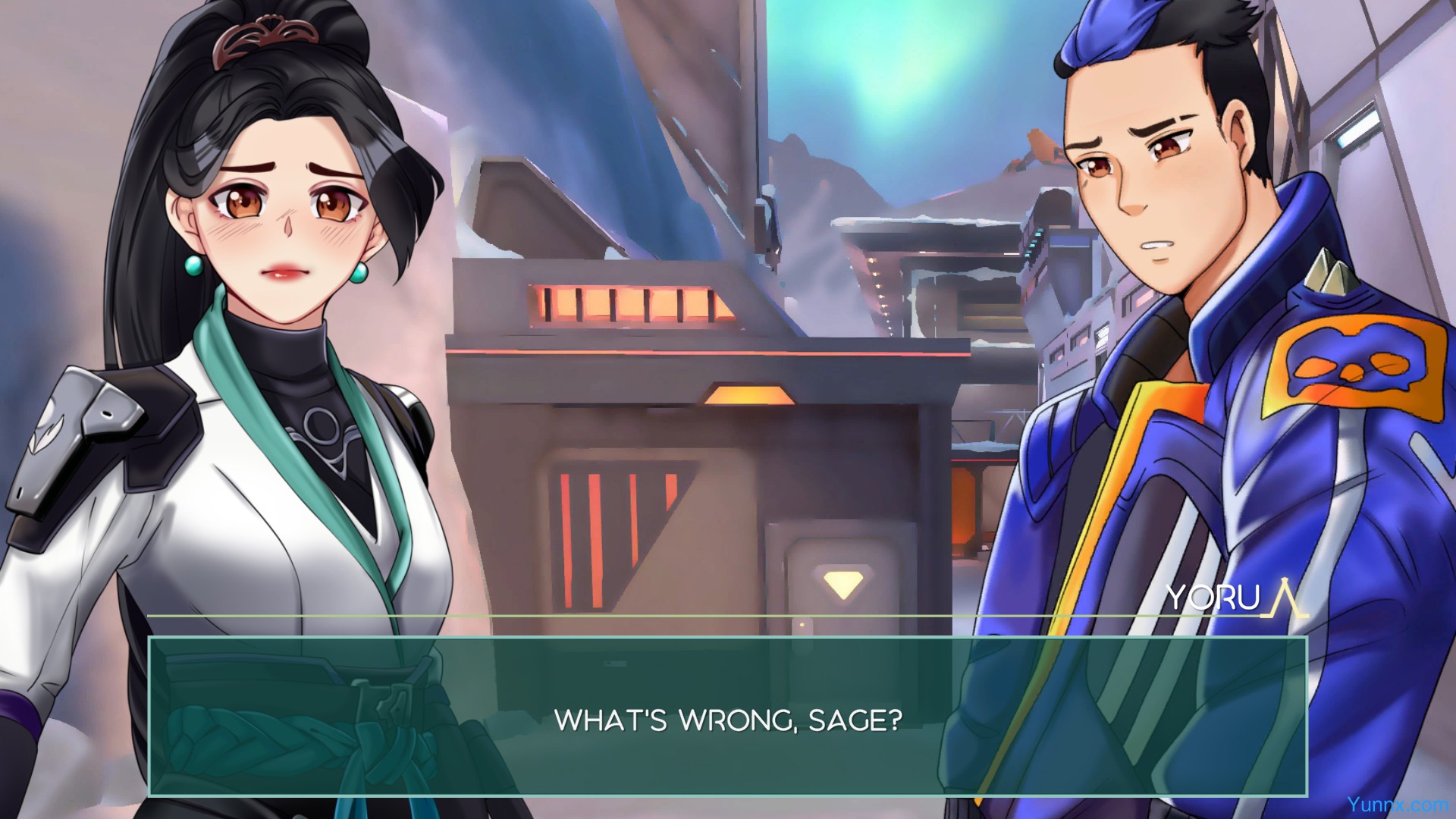Viewport: 1456px width, 819px height.
Task: Advance the dialogue by clicking the text box
Action: (727, 717)
